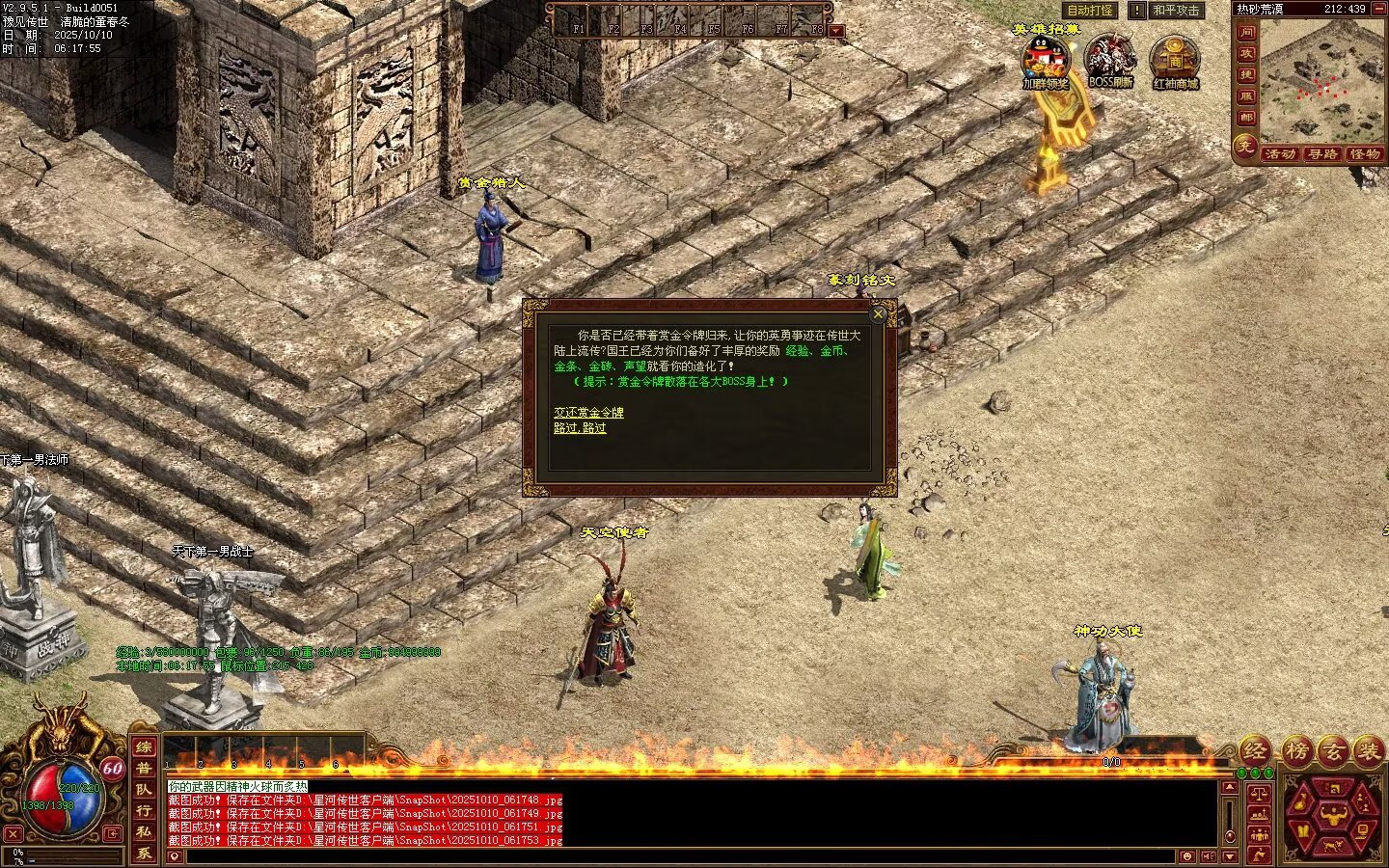Open the 寻路 pathfinding button

tap(1322, 154)
